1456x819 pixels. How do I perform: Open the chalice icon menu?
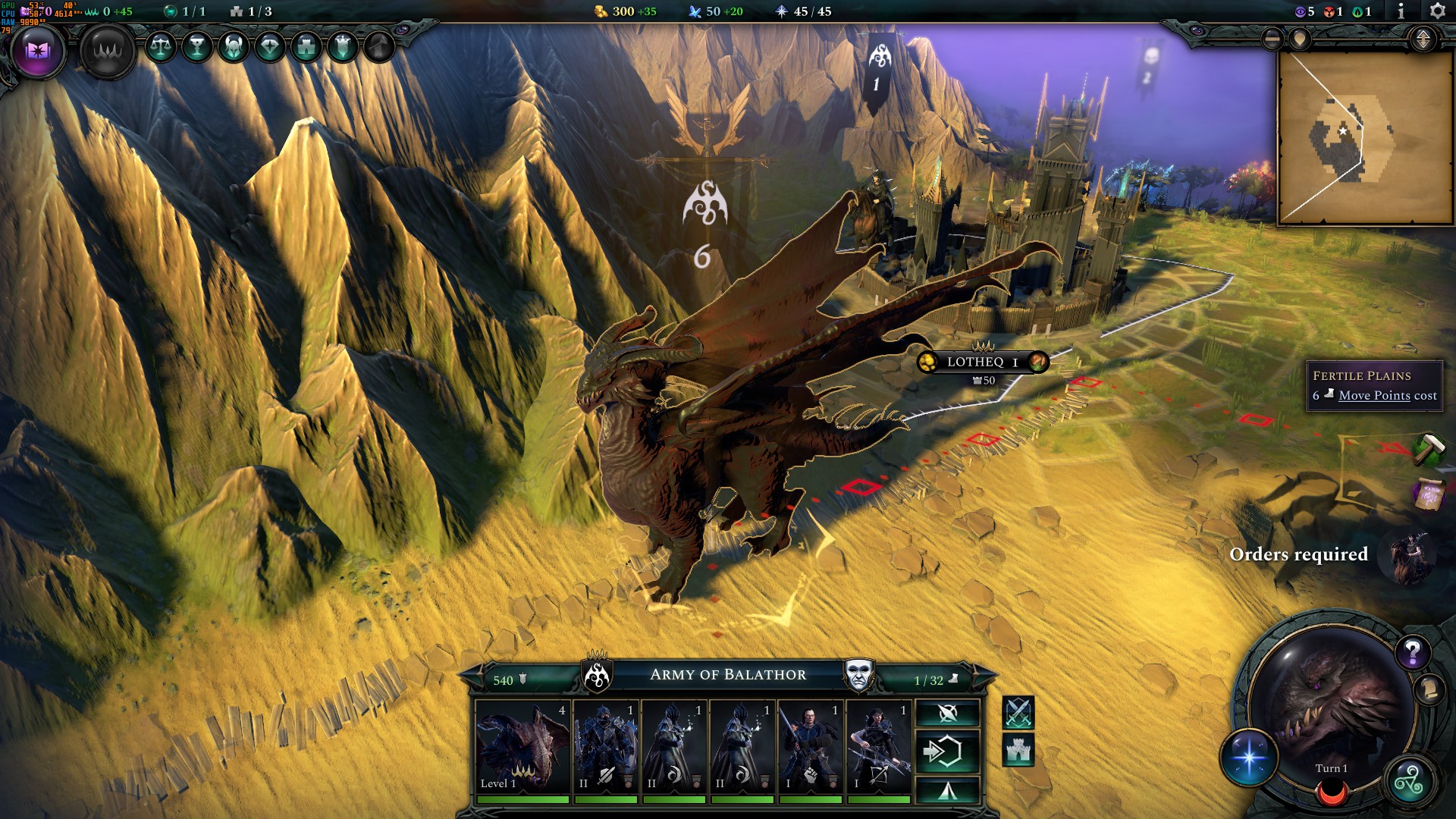pos(197,47)
